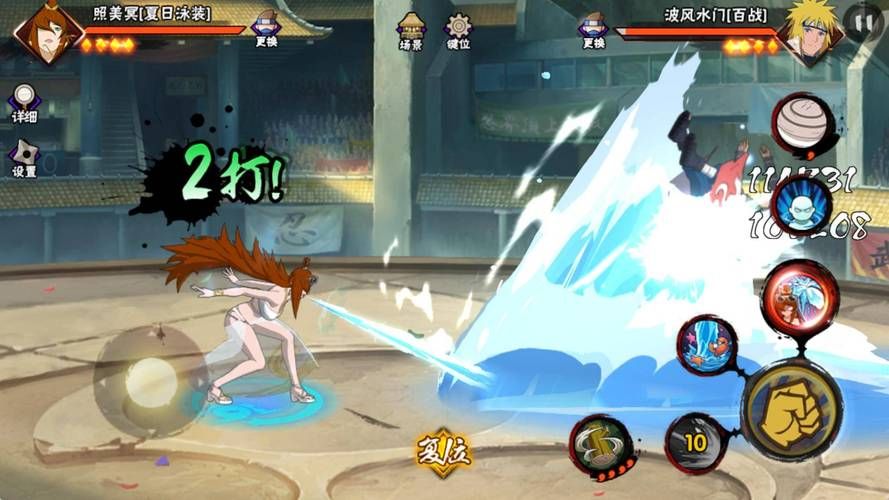The image size is (889, 500).
Task: Tap 更换 next to 波风水门's health bar
Action: pyautogui.click(x=593, y=30)
